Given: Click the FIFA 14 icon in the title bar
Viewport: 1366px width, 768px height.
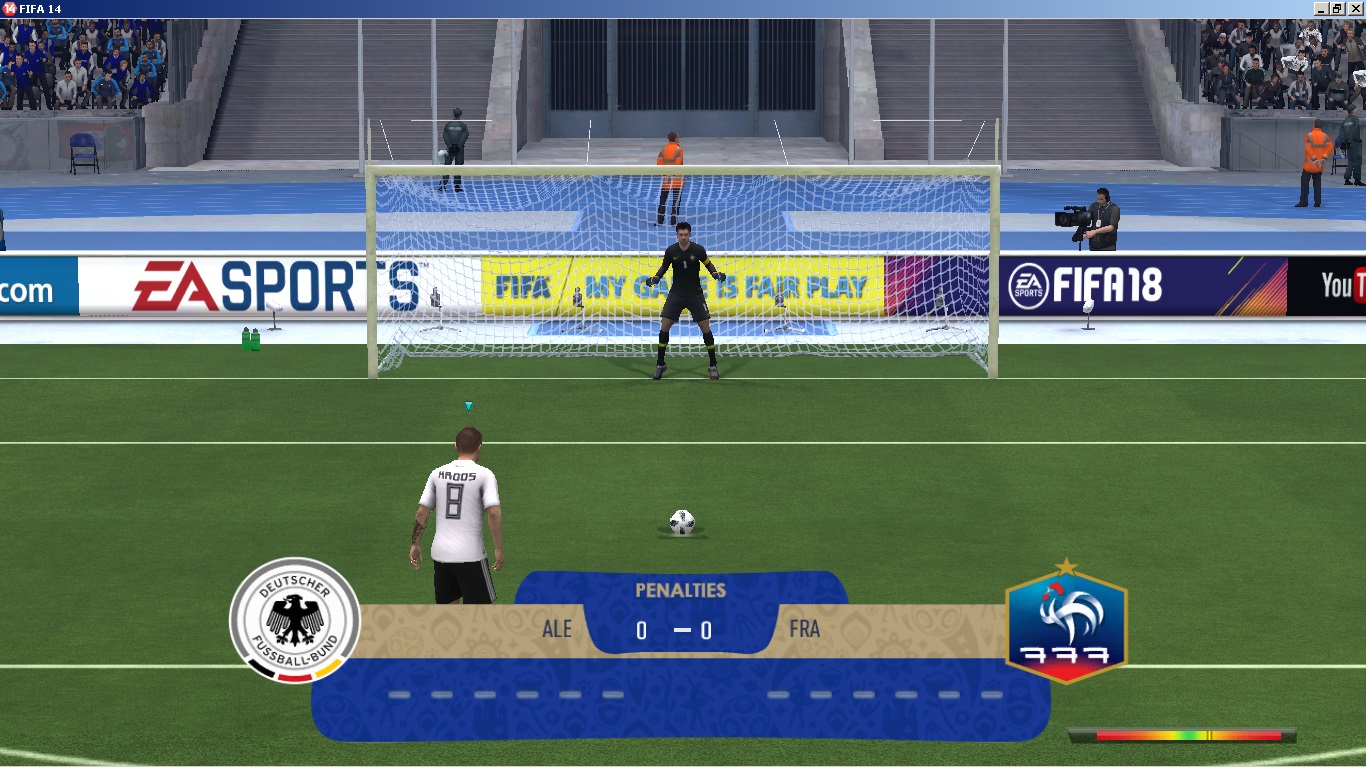Looking at the screenshot, I should tap(10, 6).
